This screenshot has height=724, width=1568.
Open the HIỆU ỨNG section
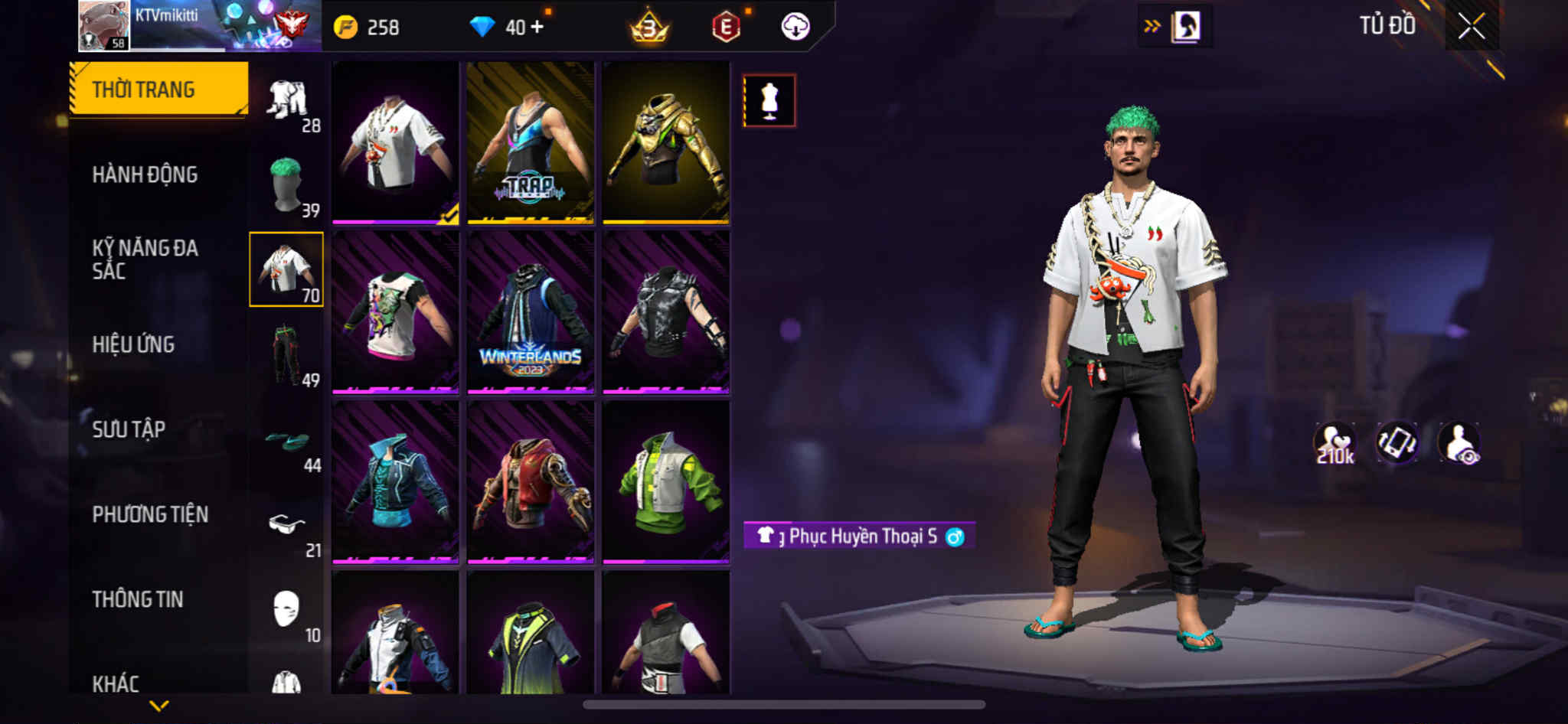pos(133,344)
